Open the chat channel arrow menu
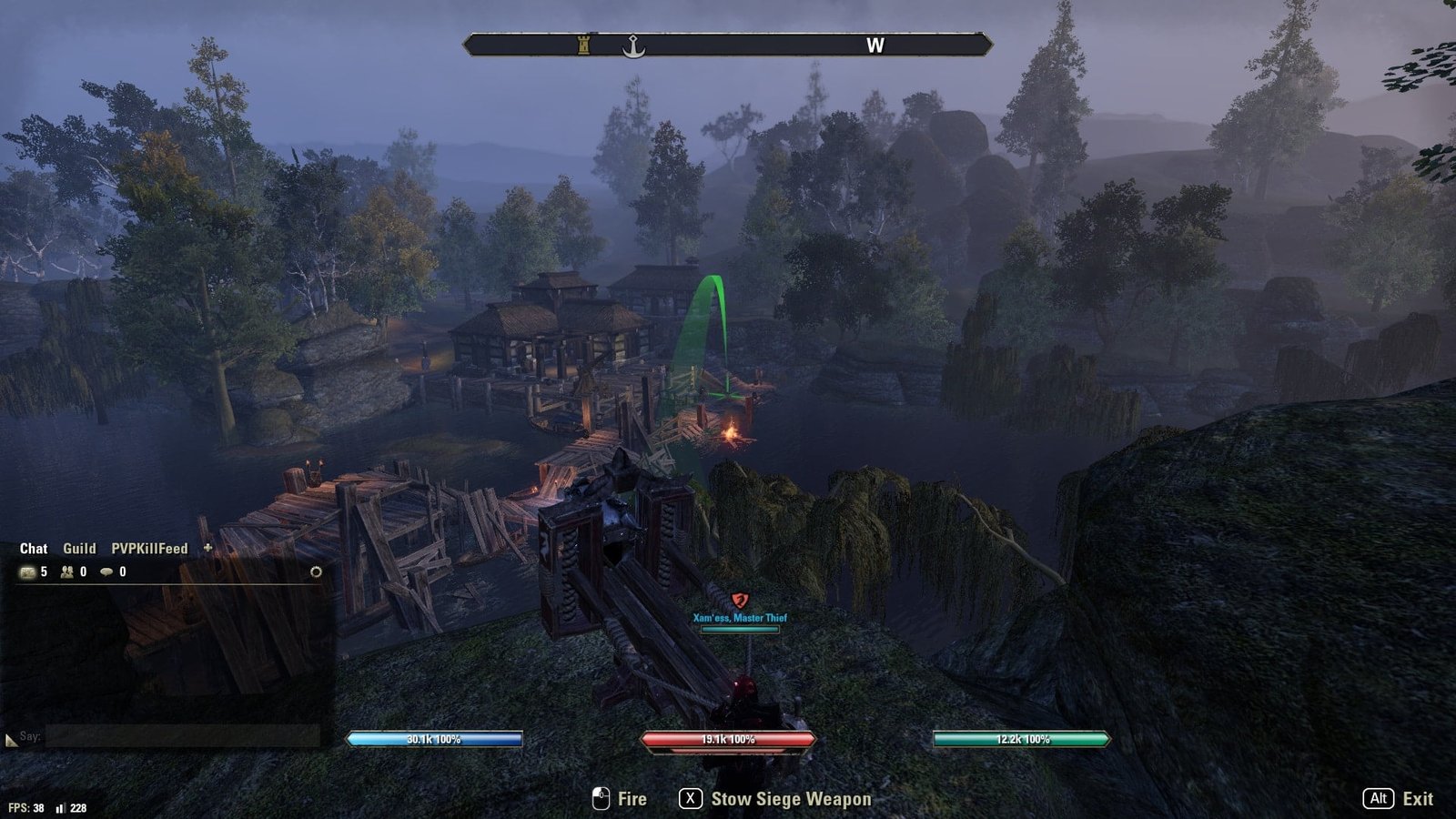The height and width of the screenshot is (819, 1456). coord(11,741)
